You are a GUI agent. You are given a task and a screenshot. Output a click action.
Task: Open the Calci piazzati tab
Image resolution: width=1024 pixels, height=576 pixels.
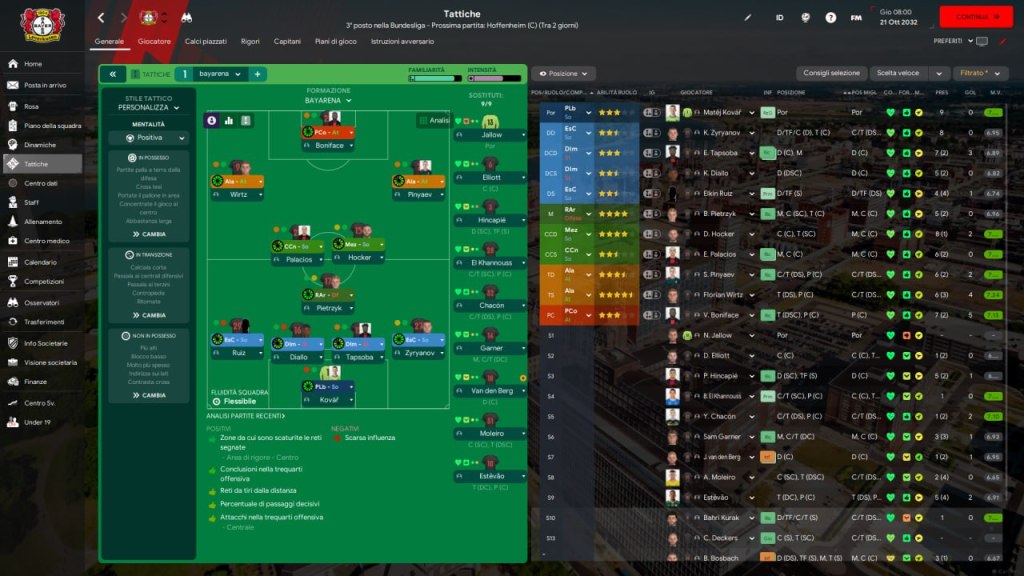tap(206, 42)
